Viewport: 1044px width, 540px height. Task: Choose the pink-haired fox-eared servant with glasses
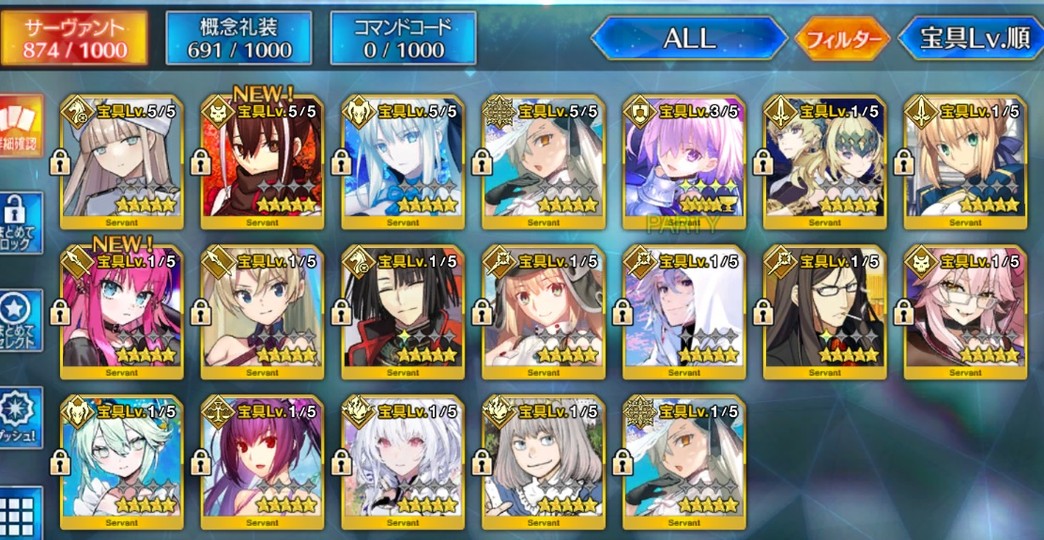click(964, 308)
